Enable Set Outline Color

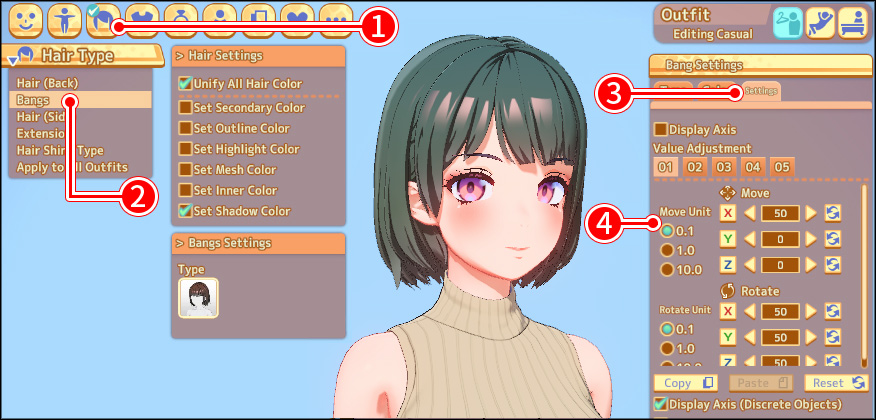[185, 128]
